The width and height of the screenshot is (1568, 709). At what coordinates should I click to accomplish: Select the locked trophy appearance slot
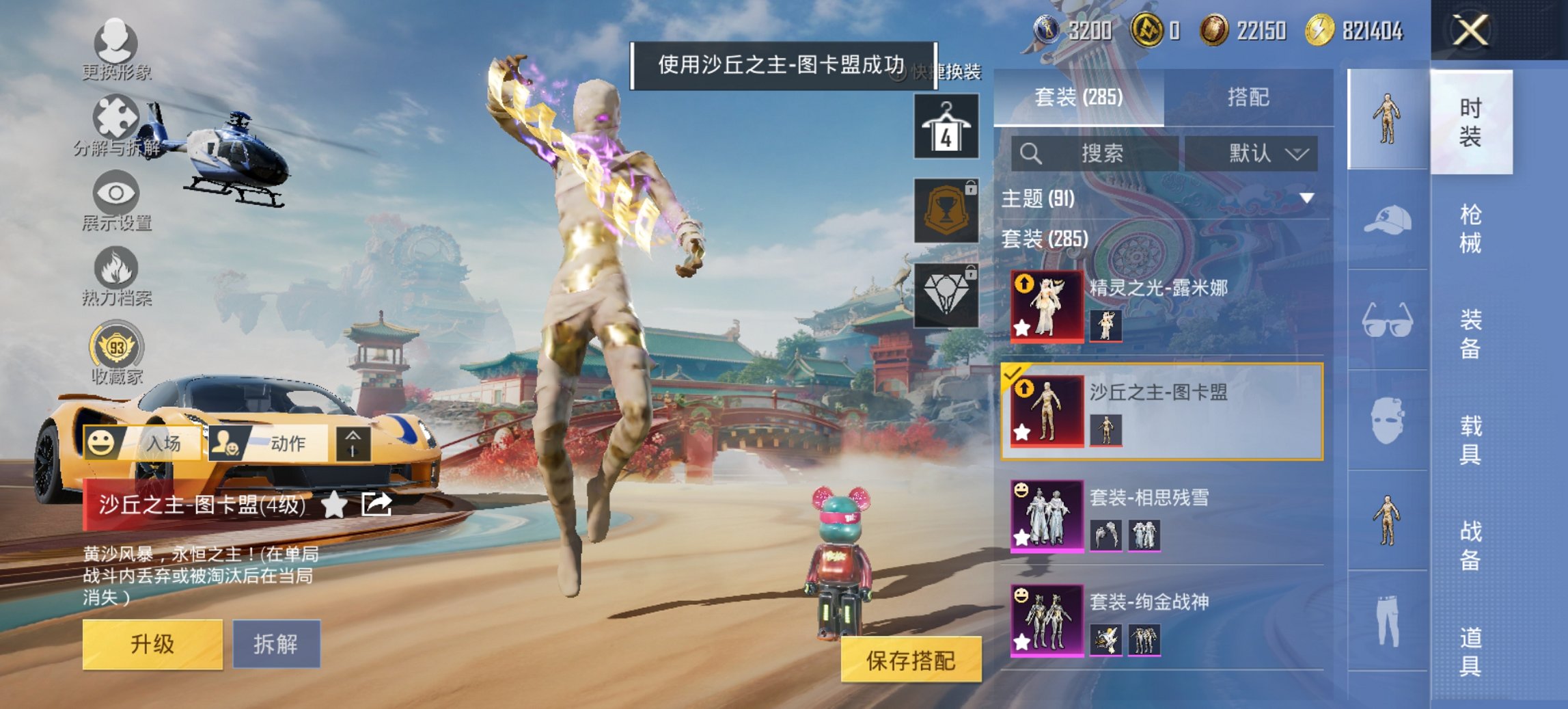point(946,212)
